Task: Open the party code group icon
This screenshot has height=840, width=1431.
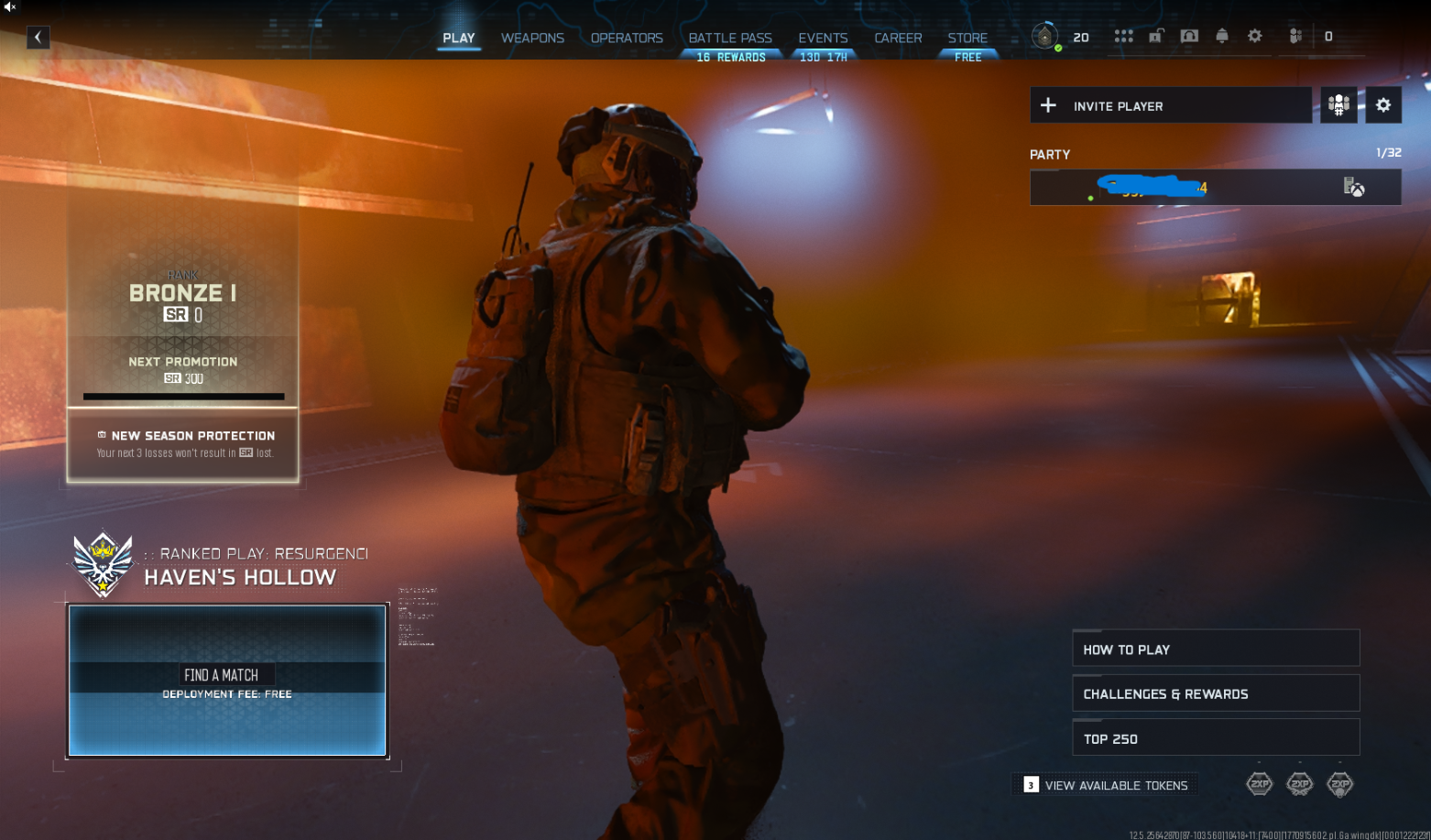Action: (x=1338, y=105)
